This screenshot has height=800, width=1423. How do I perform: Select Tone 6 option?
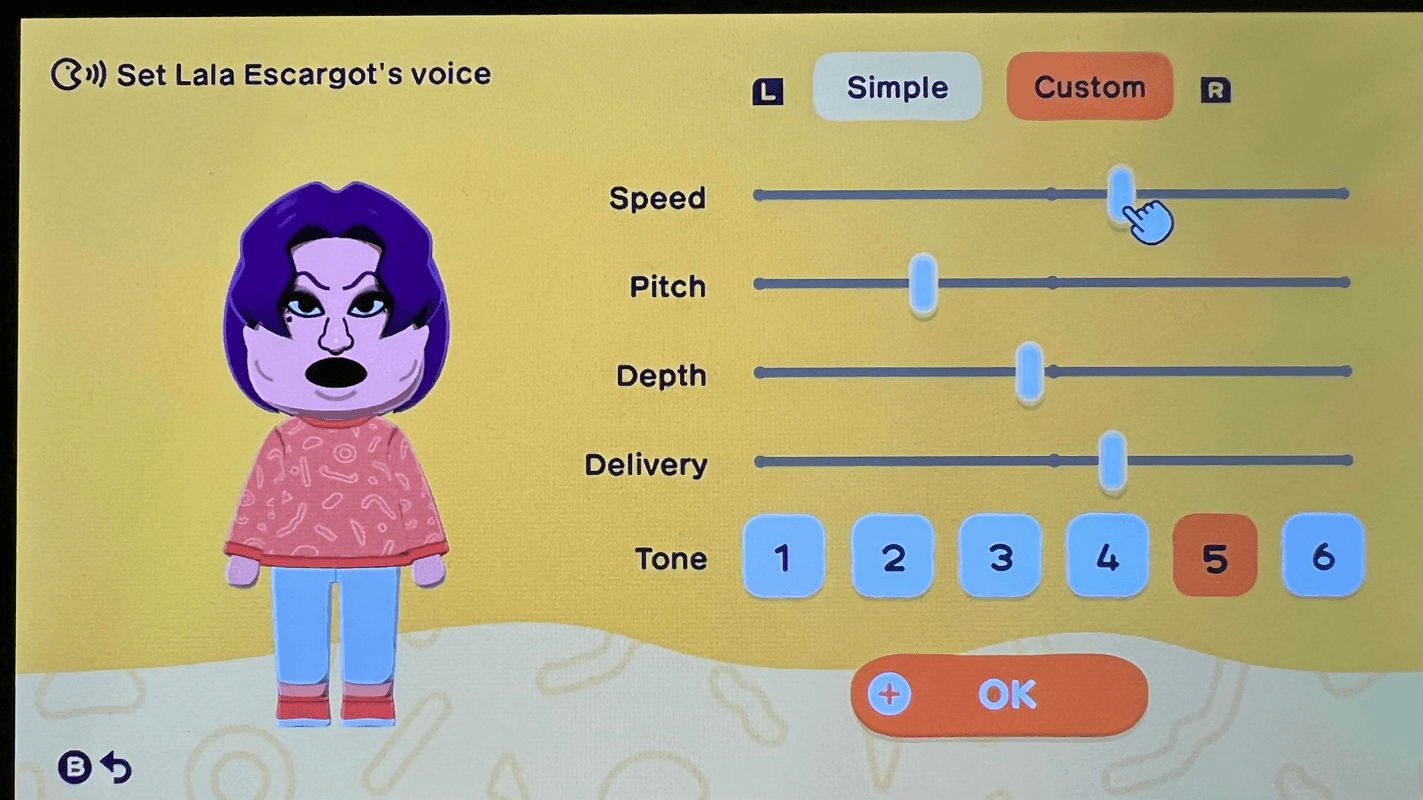[1323, 558]
